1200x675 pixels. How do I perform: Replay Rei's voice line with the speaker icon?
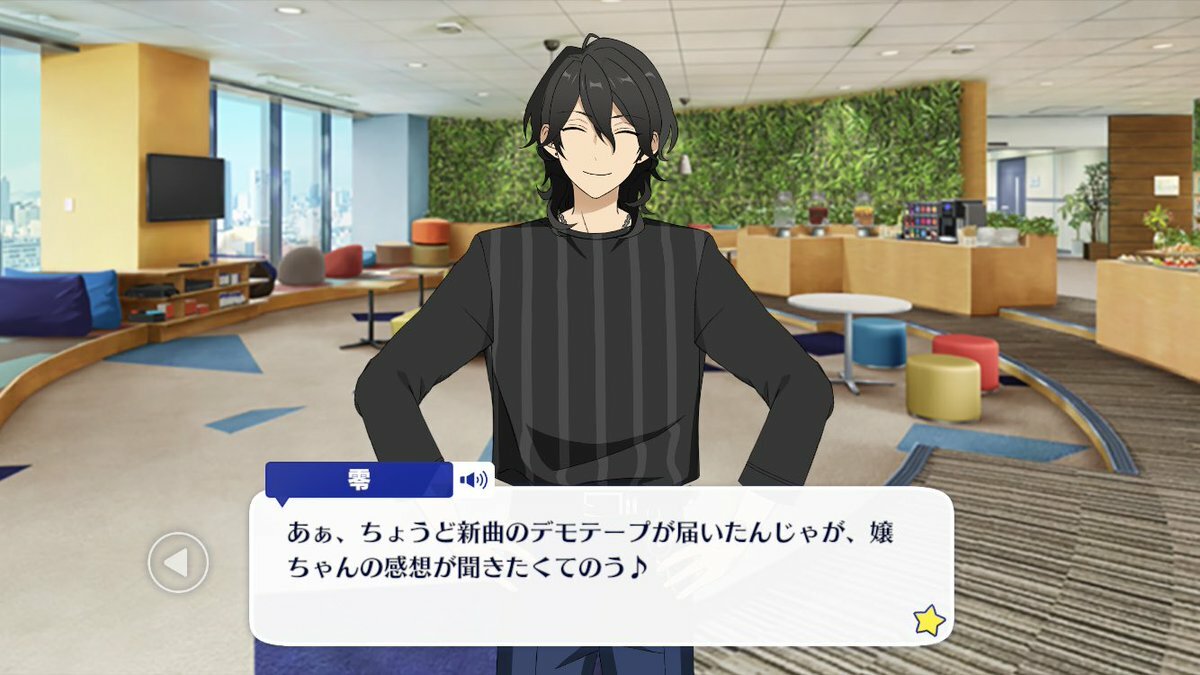(473, 480)
